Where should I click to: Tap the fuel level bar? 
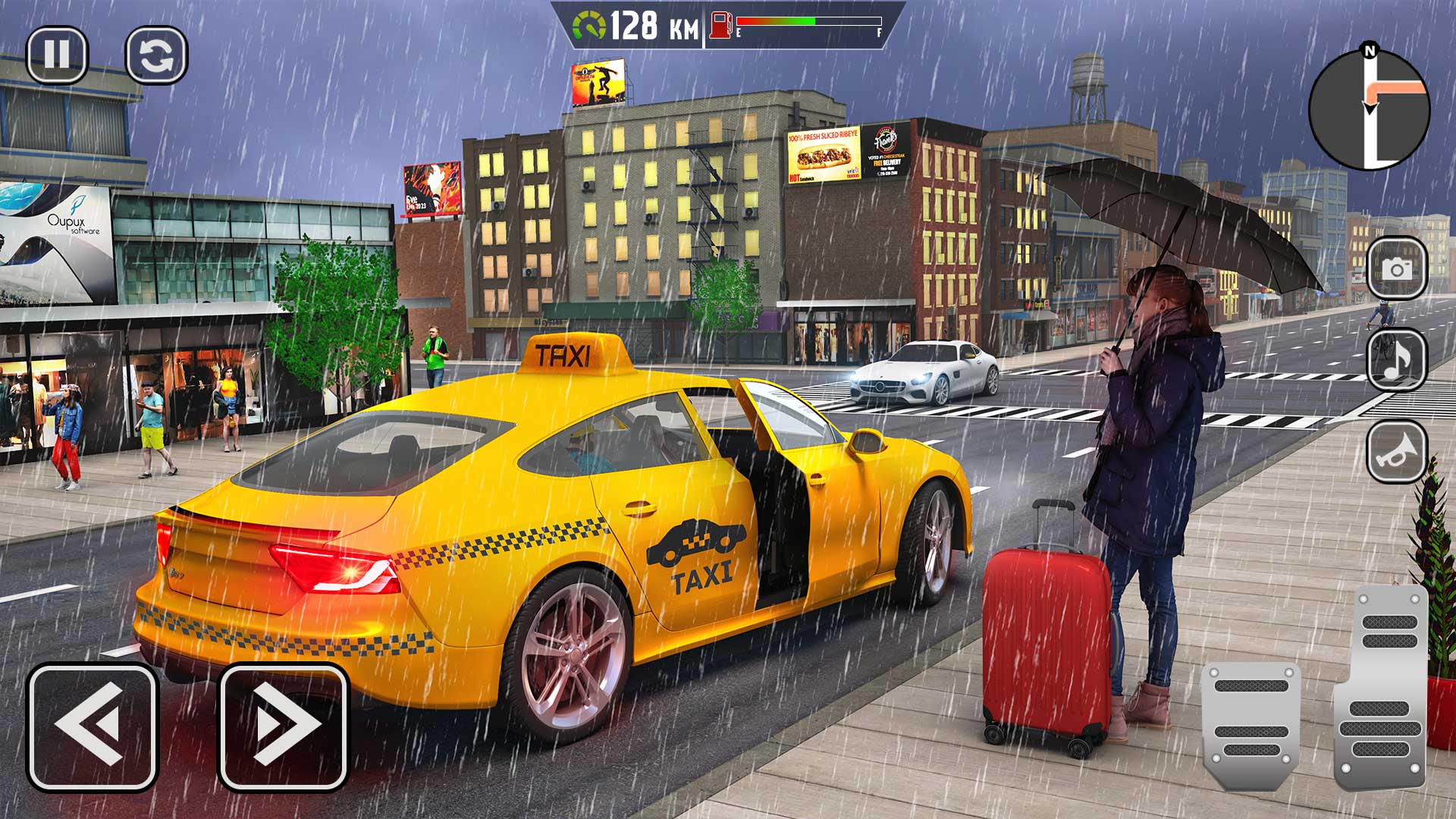808,23
